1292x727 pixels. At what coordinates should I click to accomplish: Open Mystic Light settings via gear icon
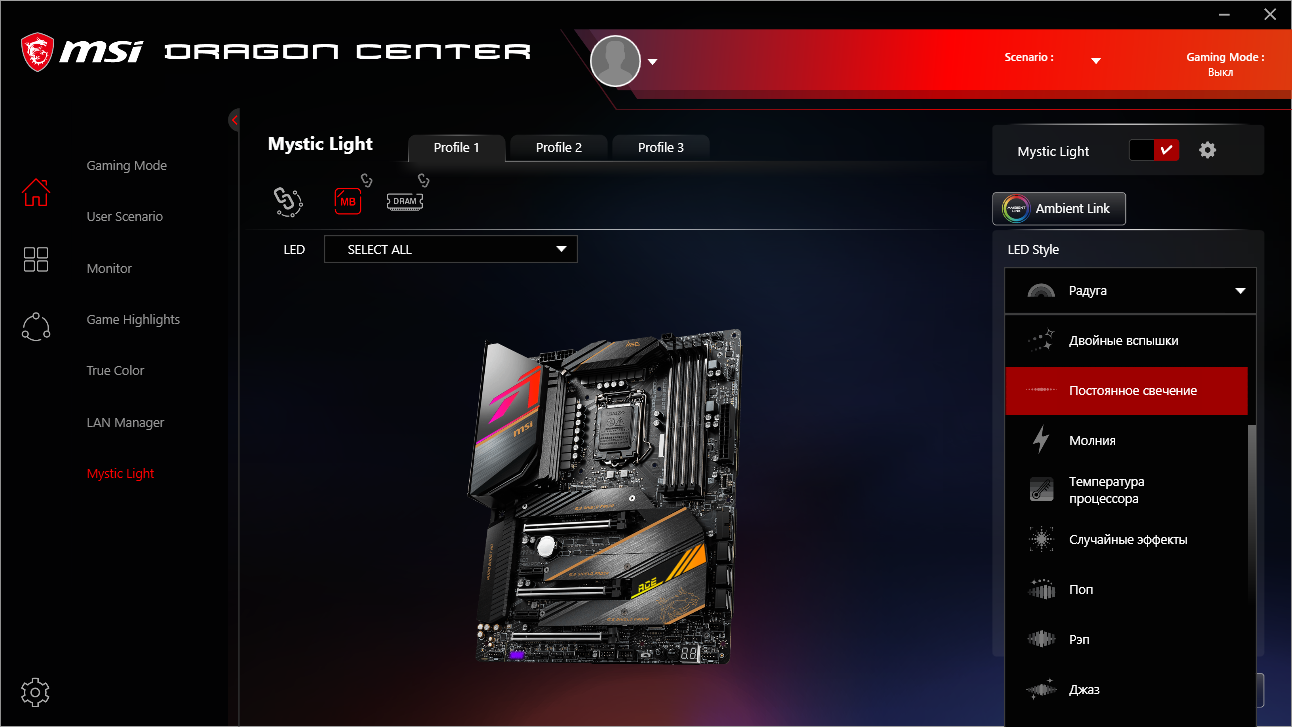tap(1207, 149)
